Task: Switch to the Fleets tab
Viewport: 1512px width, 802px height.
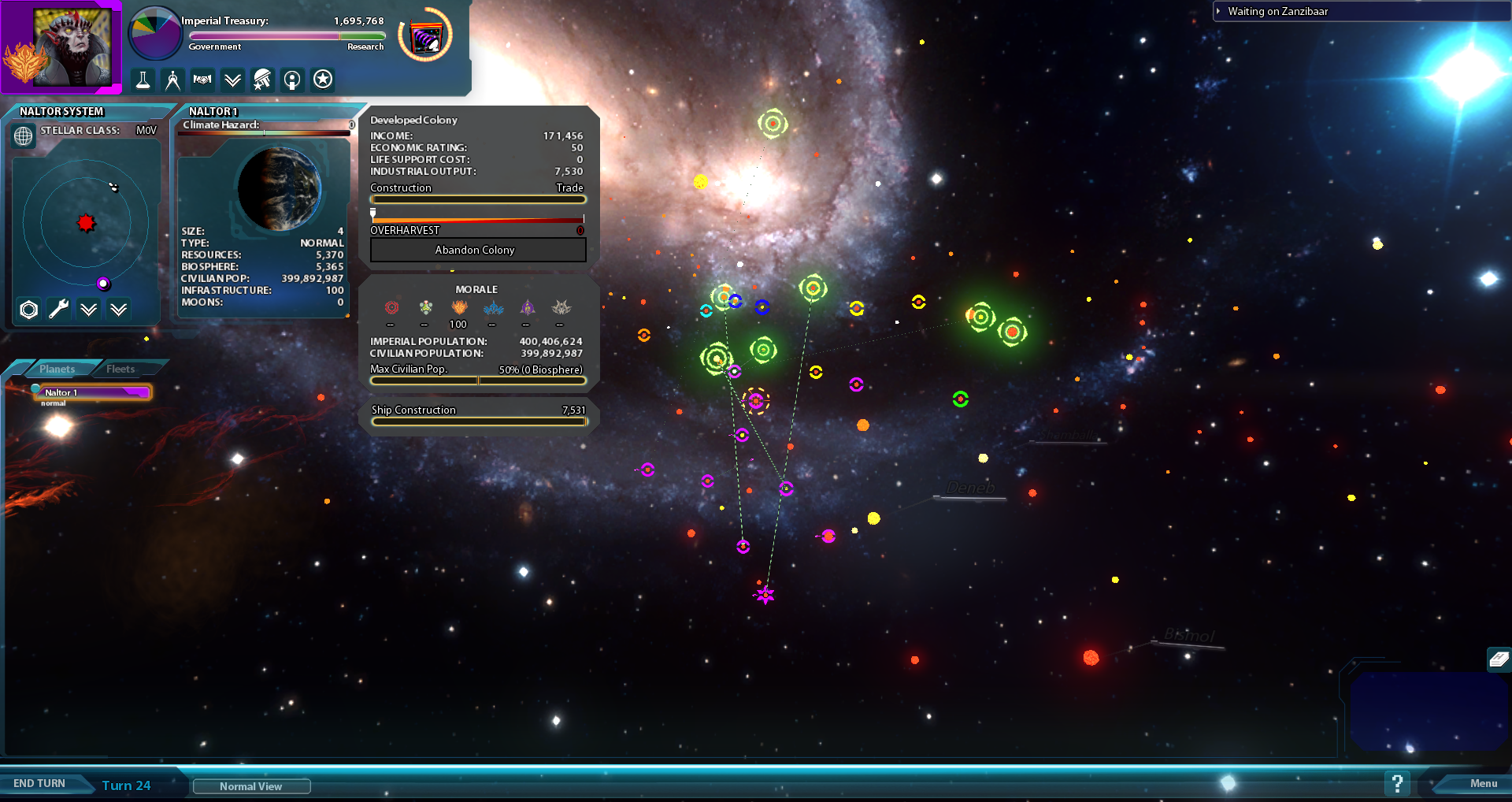Action: click(x=120, y=369)
